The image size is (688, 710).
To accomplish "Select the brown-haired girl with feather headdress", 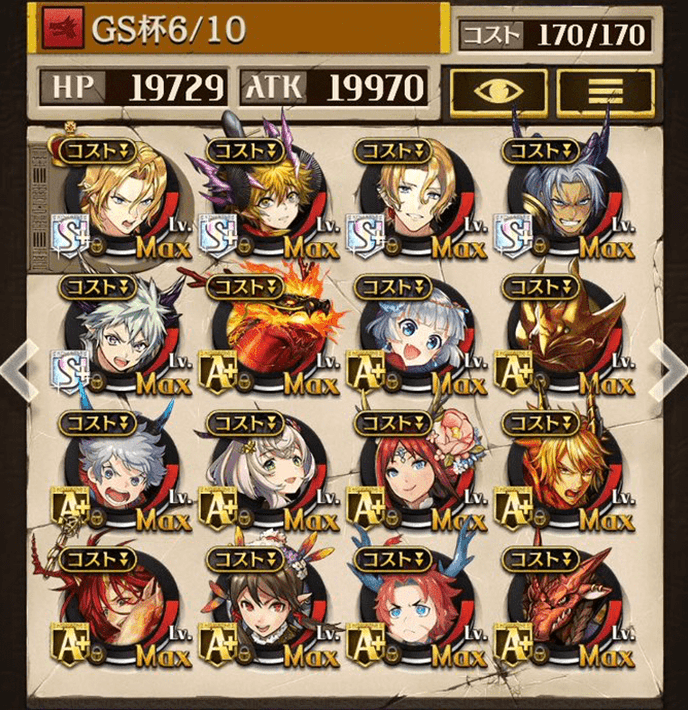I will pyautogui.click(x=267, y=606).
